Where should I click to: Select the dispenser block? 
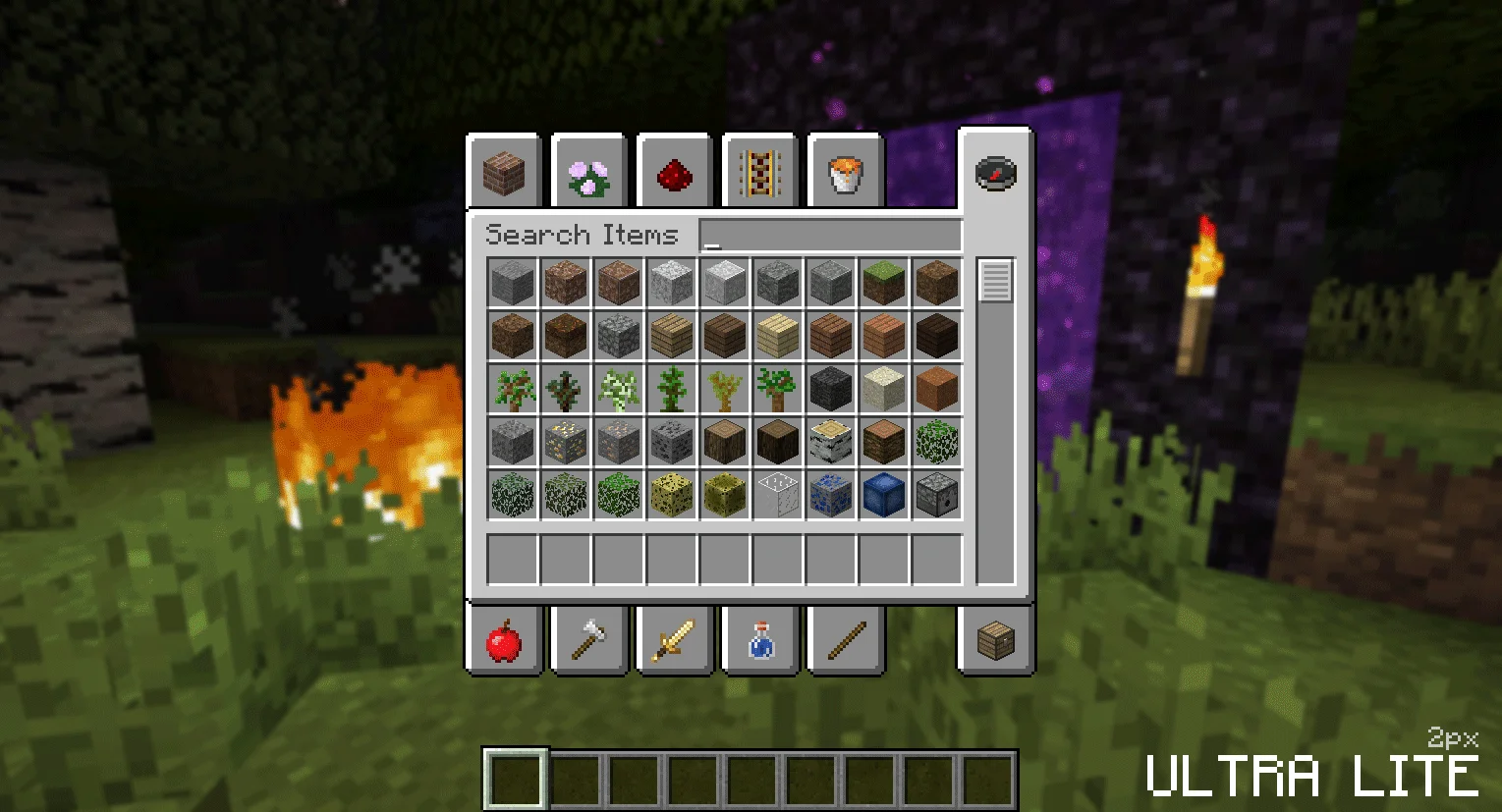[936, 495]
